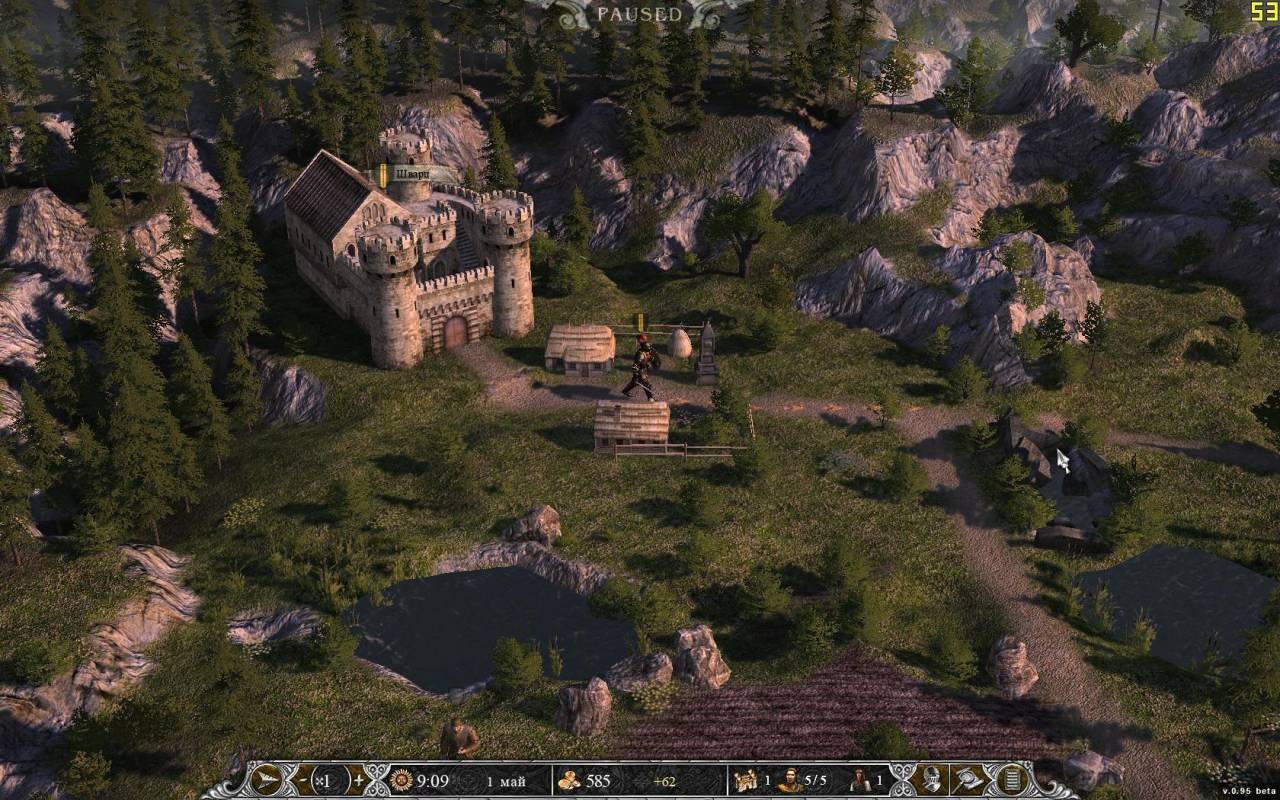Open the main menu list button
This screenshot has height=800, width=1280.
click(1011, 780)
